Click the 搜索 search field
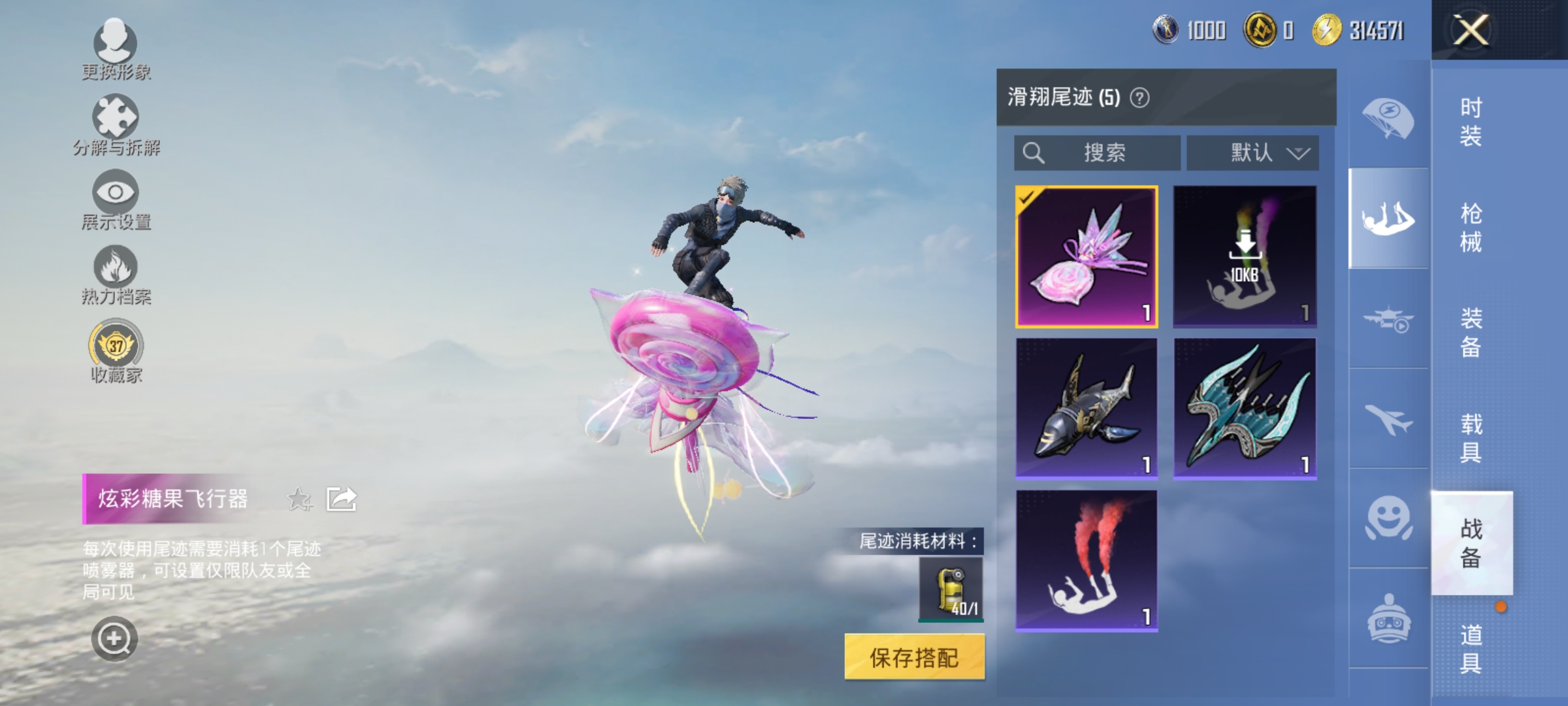 (x=1098, y=152)
